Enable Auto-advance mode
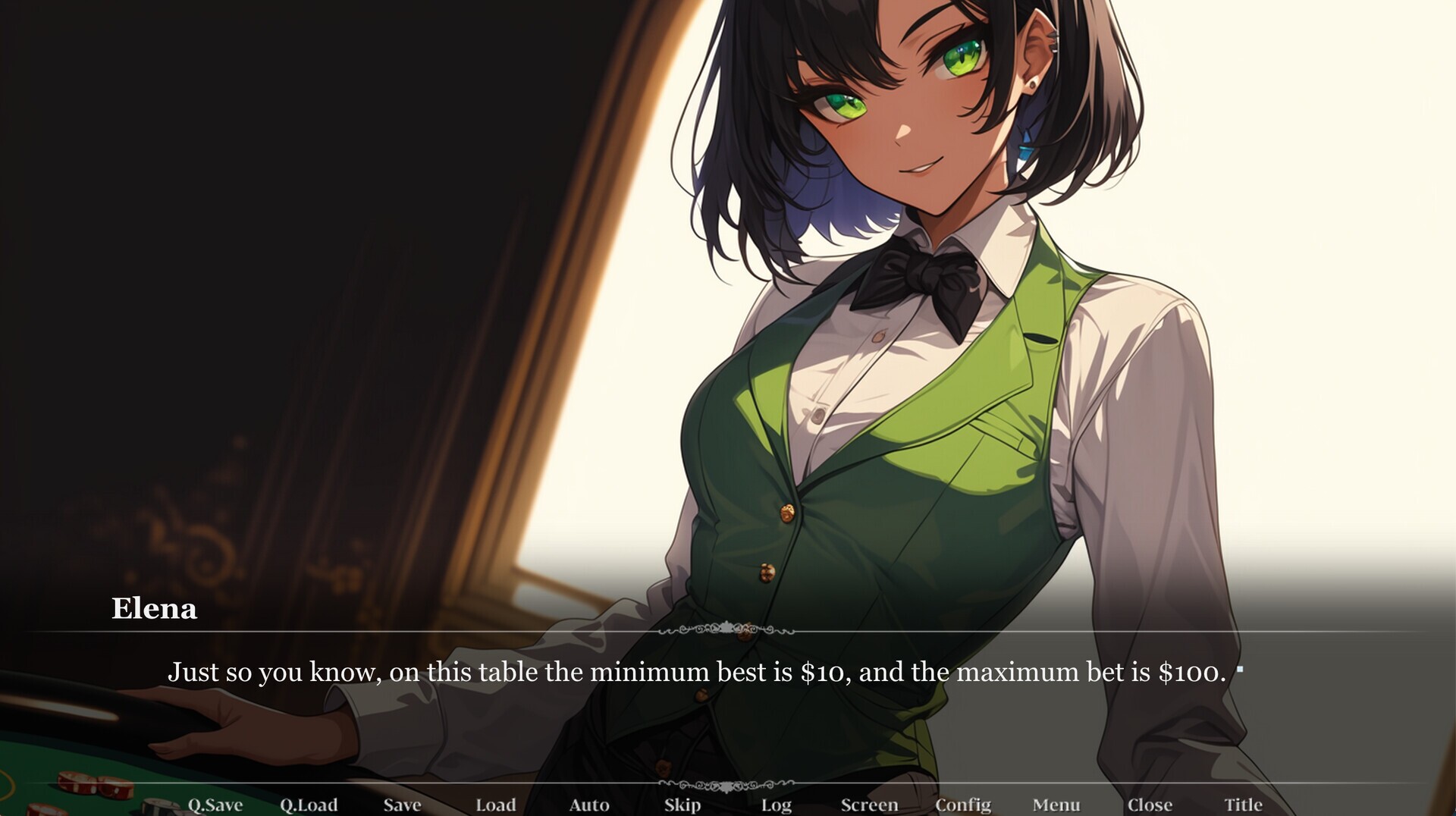The image size is (1456, 816). [x=590, y=805]
